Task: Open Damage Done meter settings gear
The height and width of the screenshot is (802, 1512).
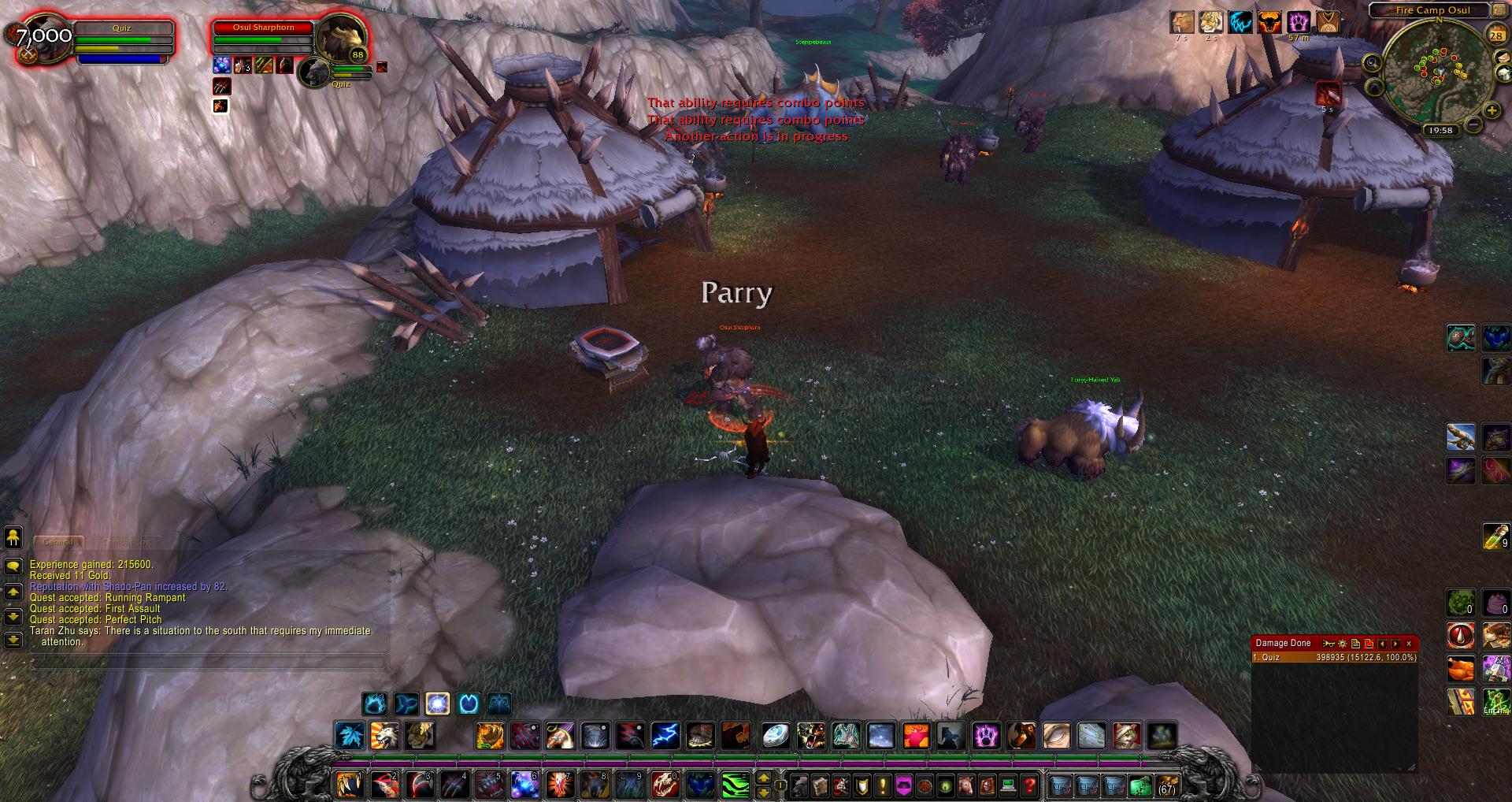Action: click(1342, 644)
